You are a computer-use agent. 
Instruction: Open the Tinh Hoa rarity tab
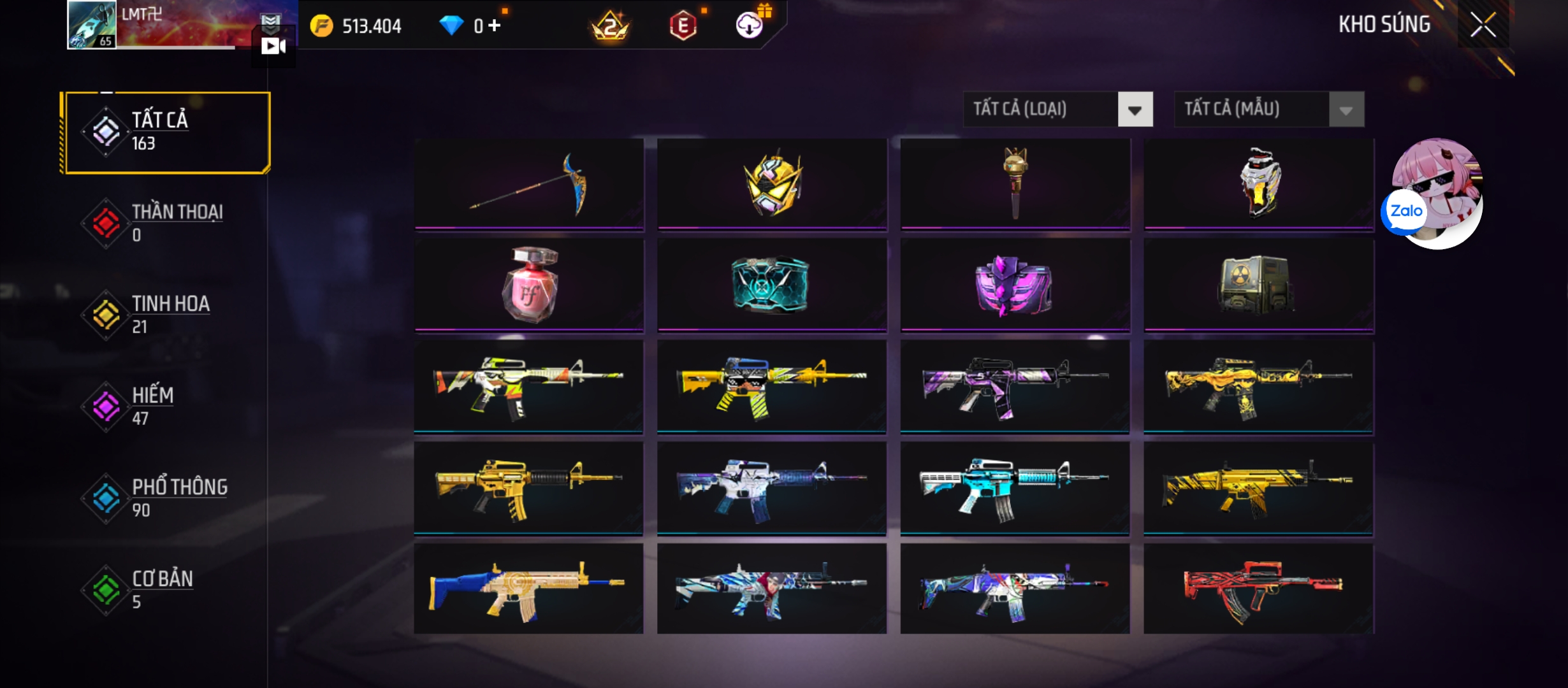[167, 315]
